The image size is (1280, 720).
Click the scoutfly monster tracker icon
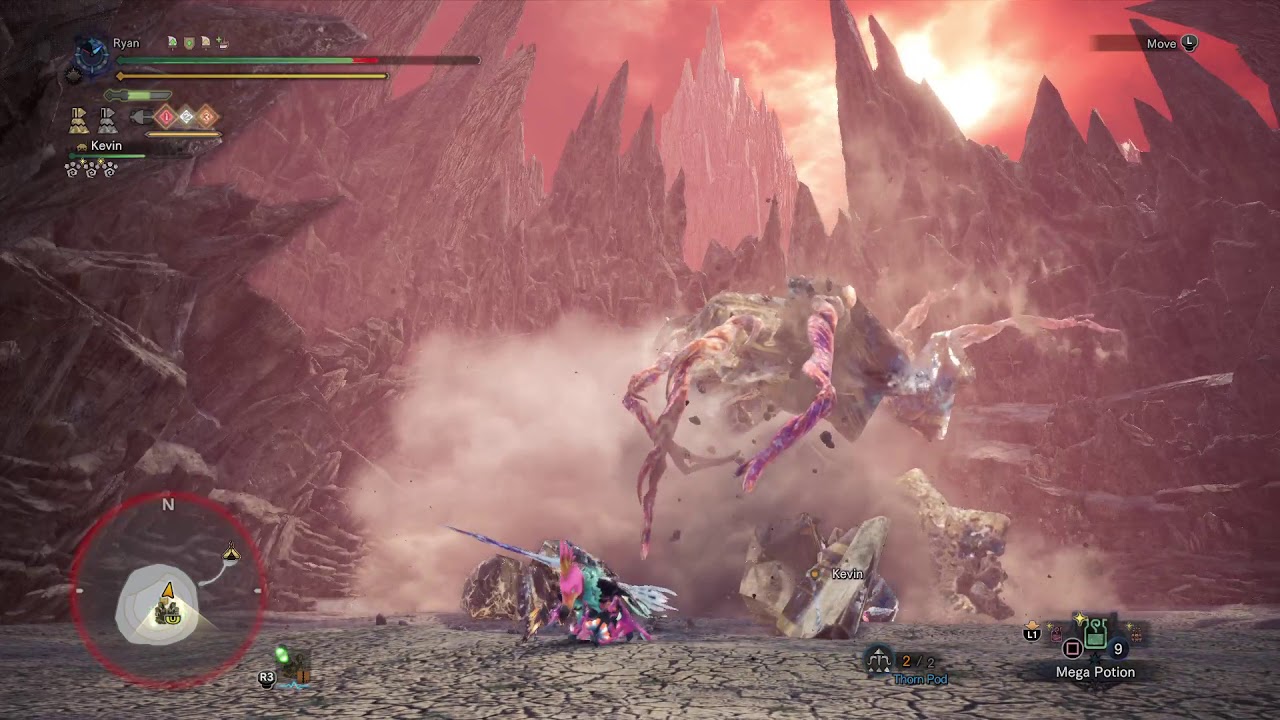tap(284, 658)
